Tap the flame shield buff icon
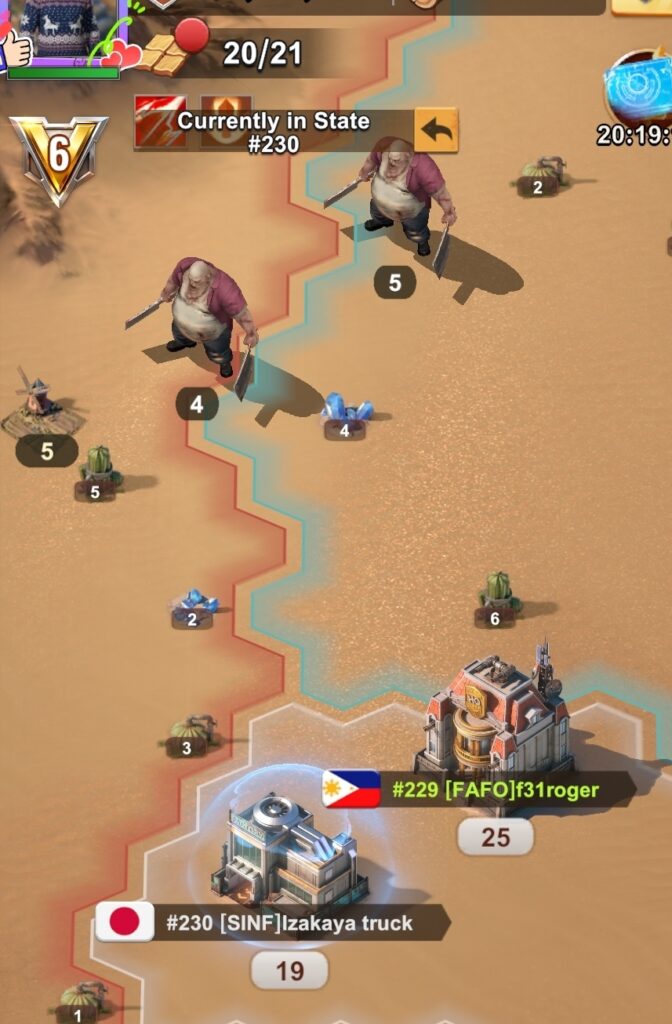Image resolution: width=672 pixels, height=1024 pixels. click(226, 120)
